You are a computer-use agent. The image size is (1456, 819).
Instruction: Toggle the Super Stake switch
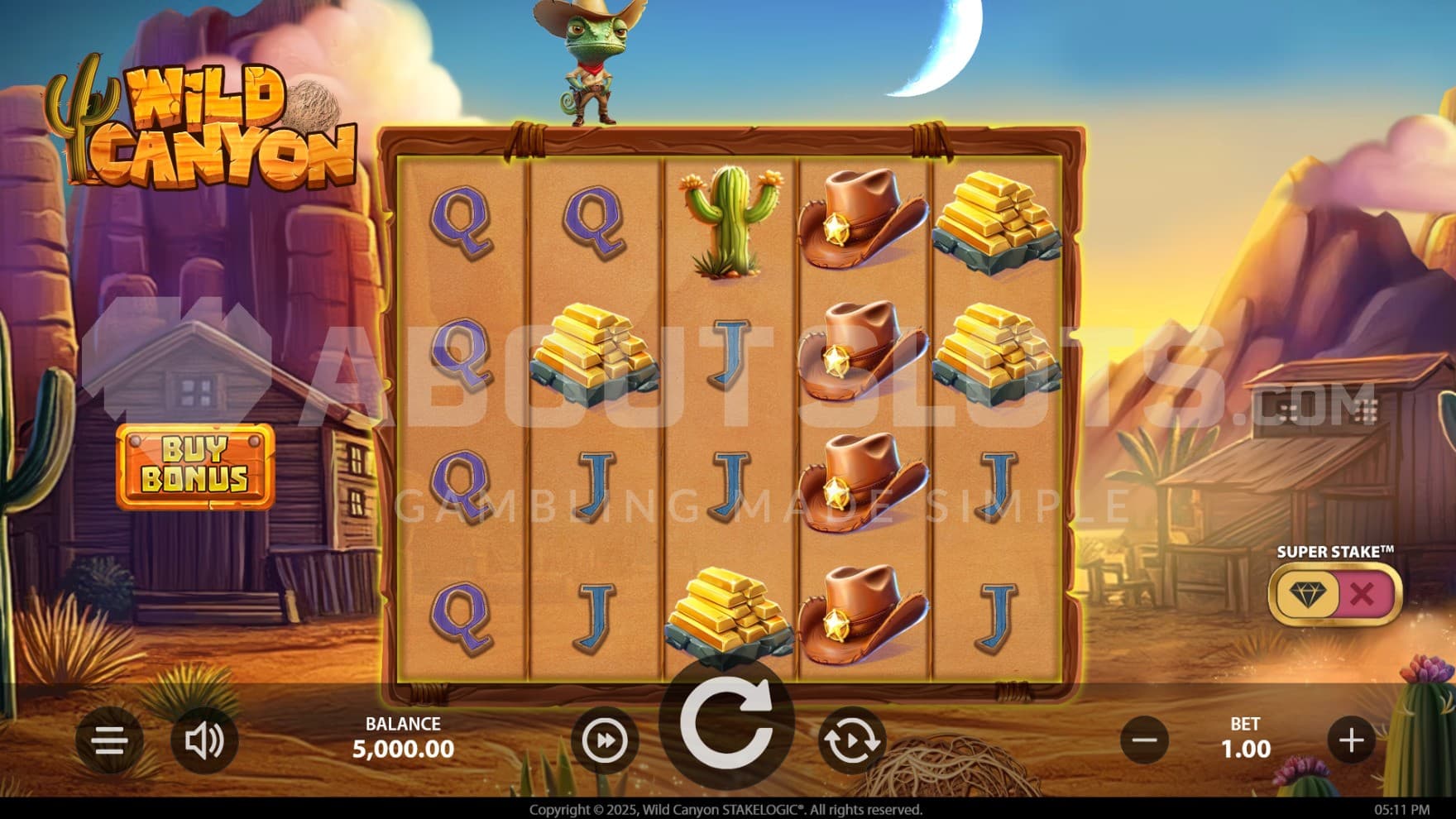pyautogui.click(x=1334, y=594)
